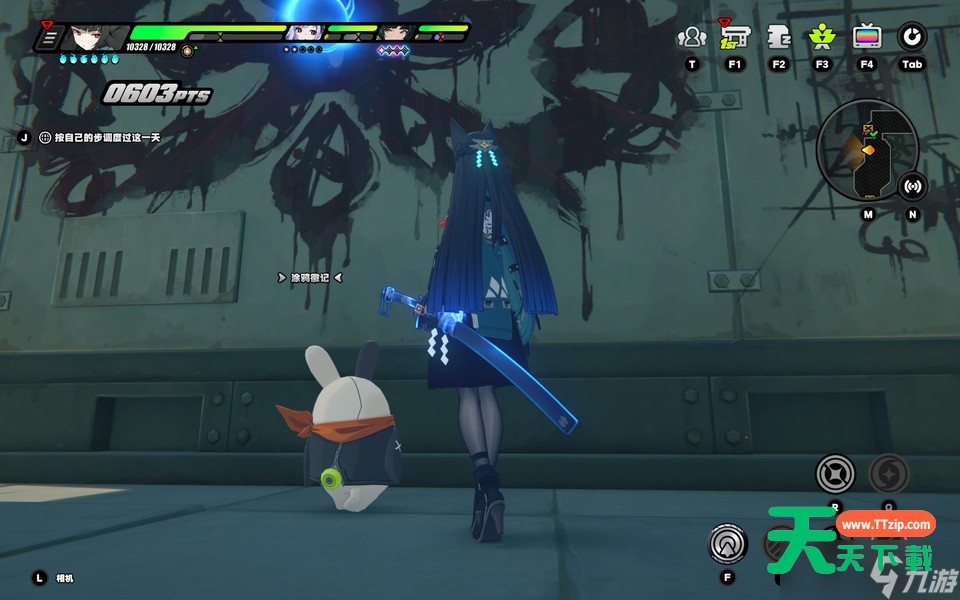The height and width of the screenshot is (600, 960).
Task: Open the circular minimap
Action: point(867,149)
